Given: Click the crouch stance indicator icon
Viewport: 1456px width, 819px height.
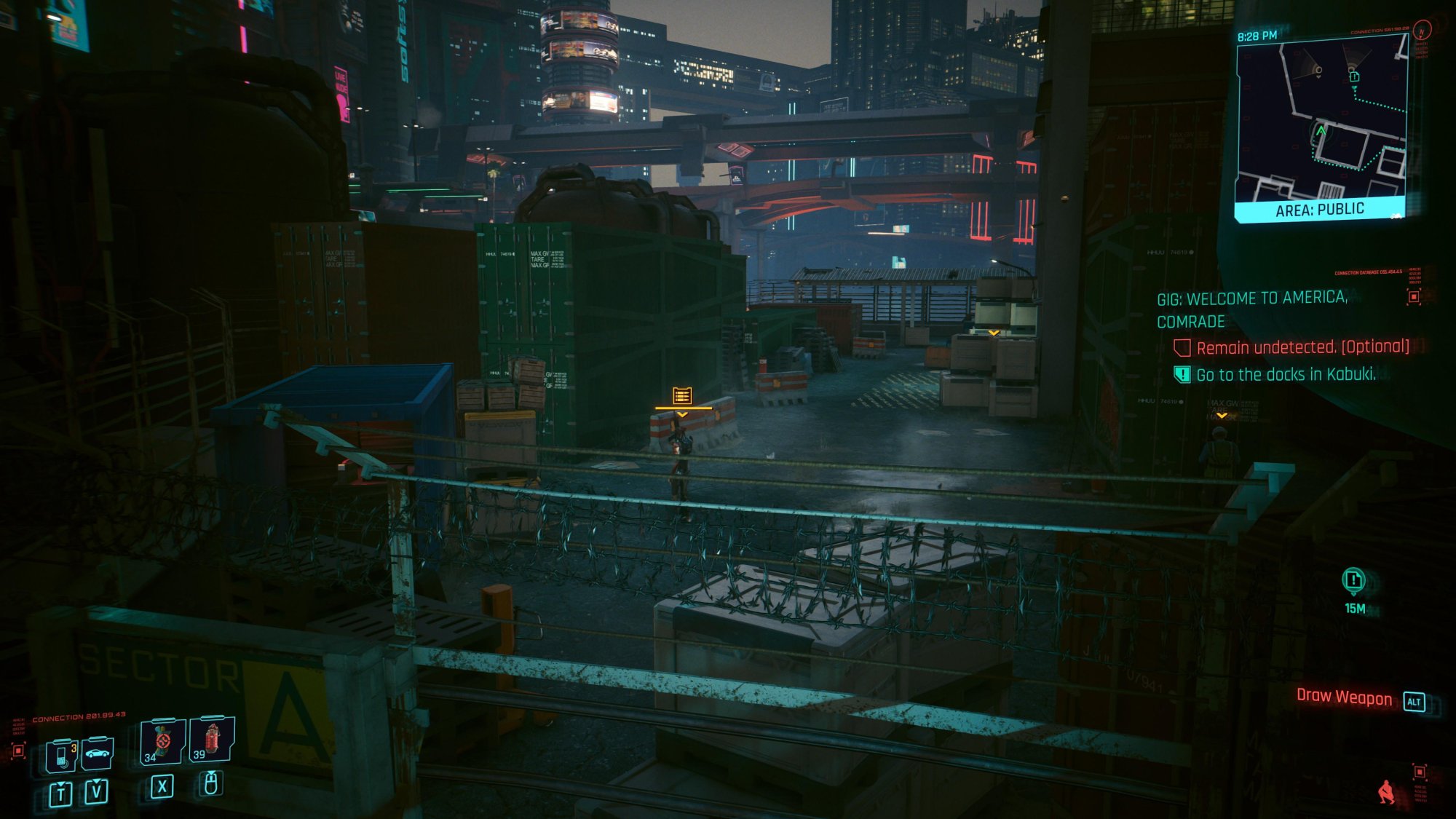Looking at the screenshot, I should (1387, 791).
